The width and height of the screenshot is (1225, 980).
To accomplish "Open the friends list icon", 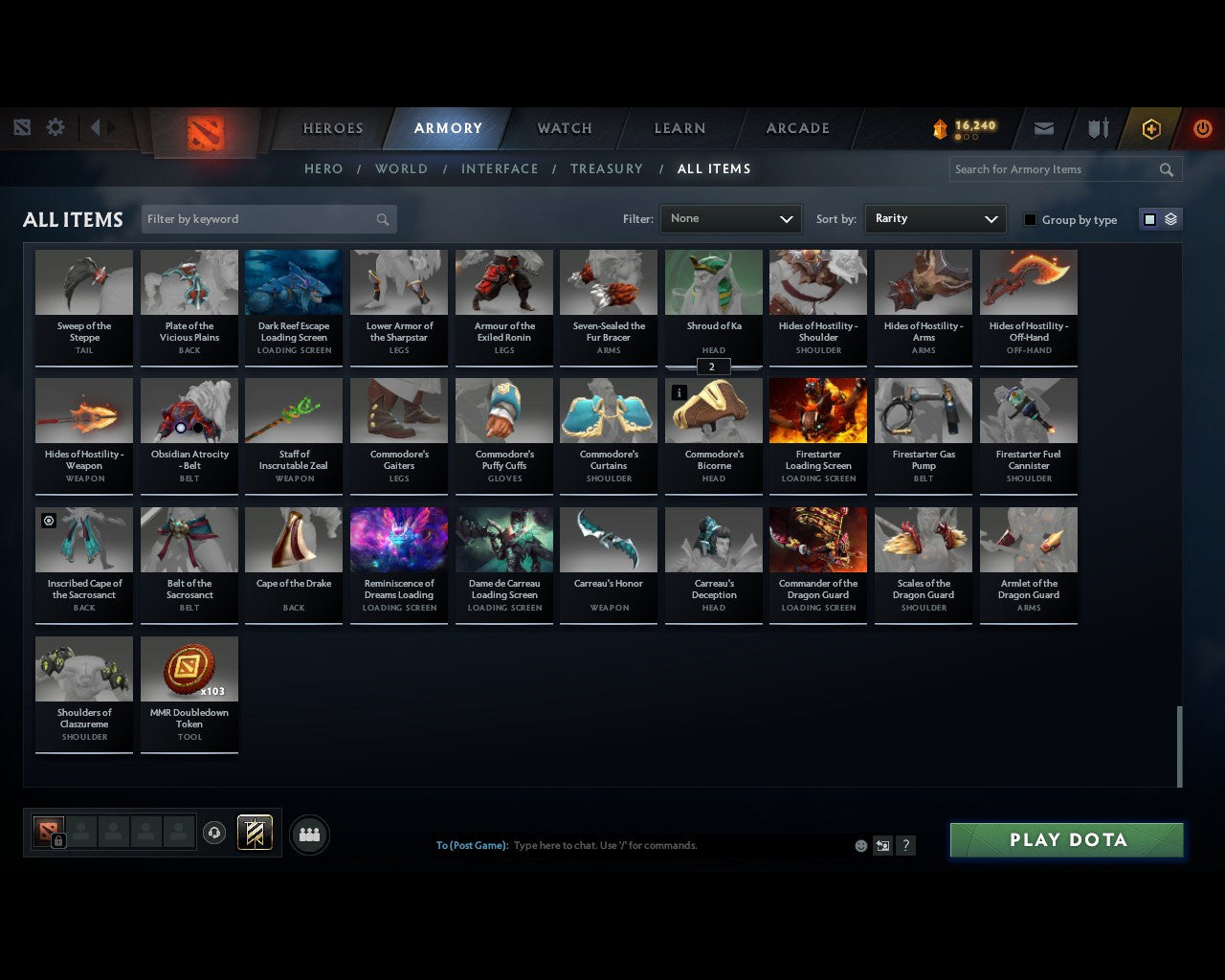I will tap(308, 834).
